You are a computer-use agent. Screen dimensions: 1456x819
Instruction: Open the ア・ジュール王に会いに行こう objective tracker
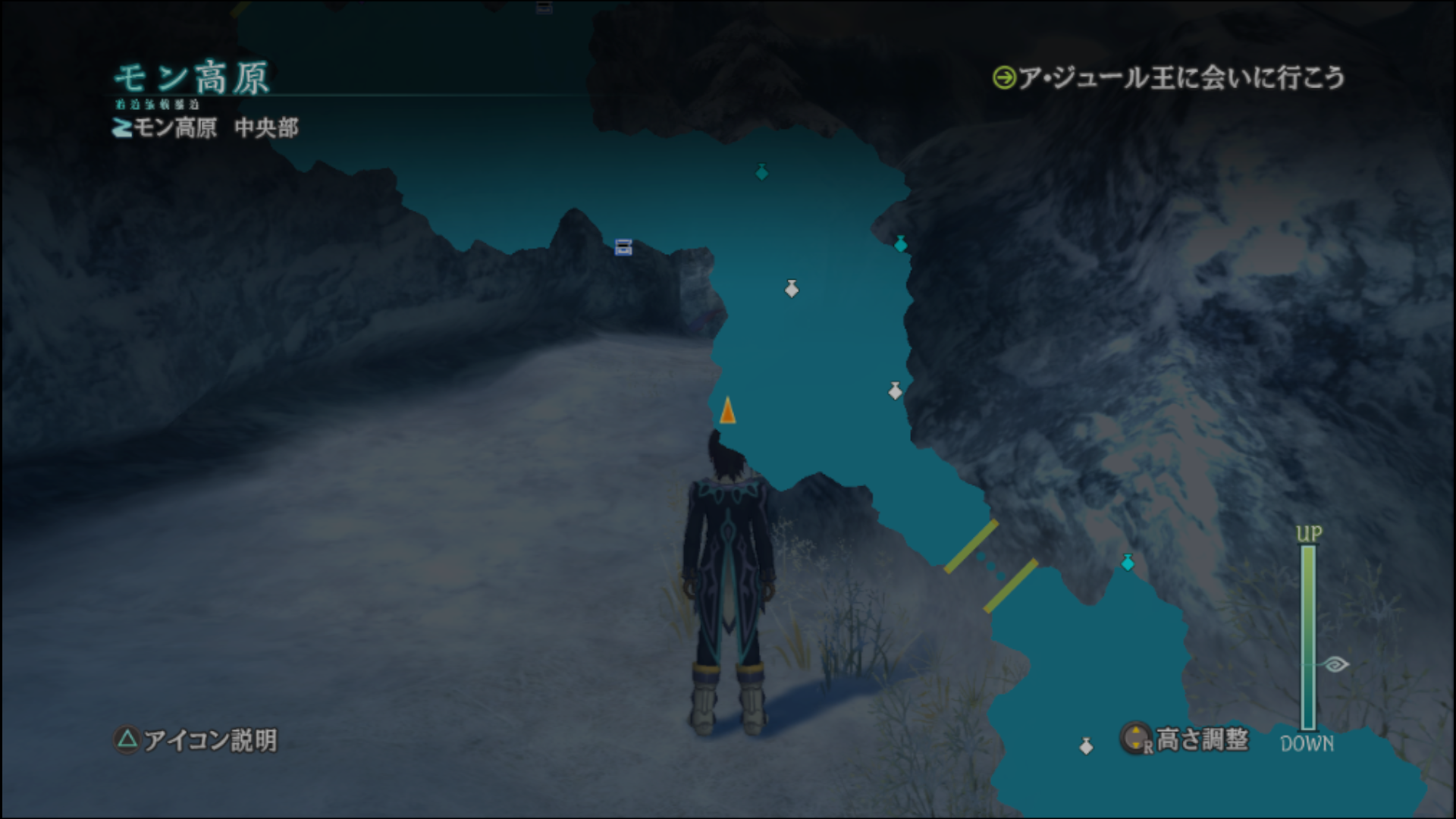(1169, 77)
